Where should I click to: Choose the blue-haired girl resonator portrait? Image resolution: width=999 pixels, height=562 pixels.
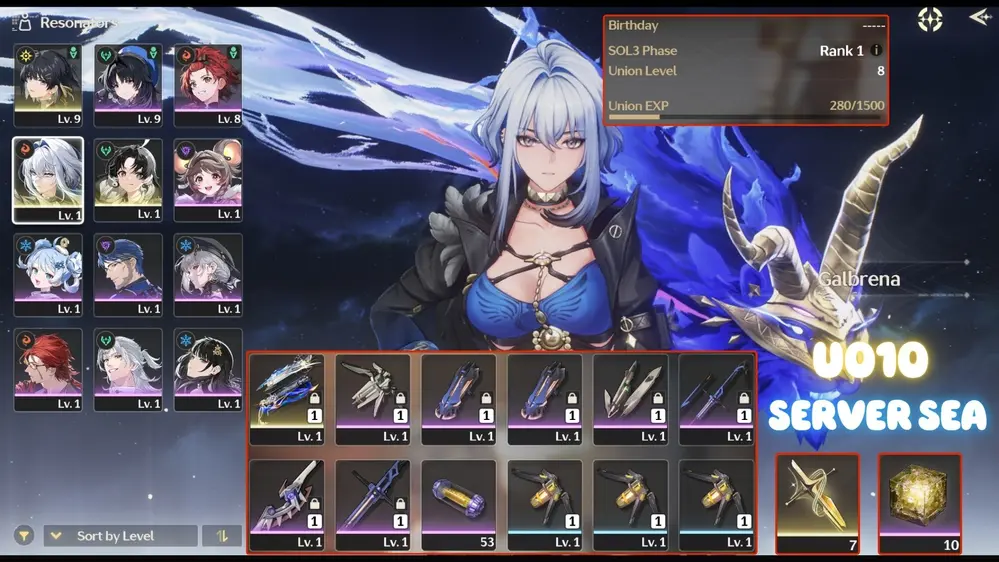coord(47,274)
